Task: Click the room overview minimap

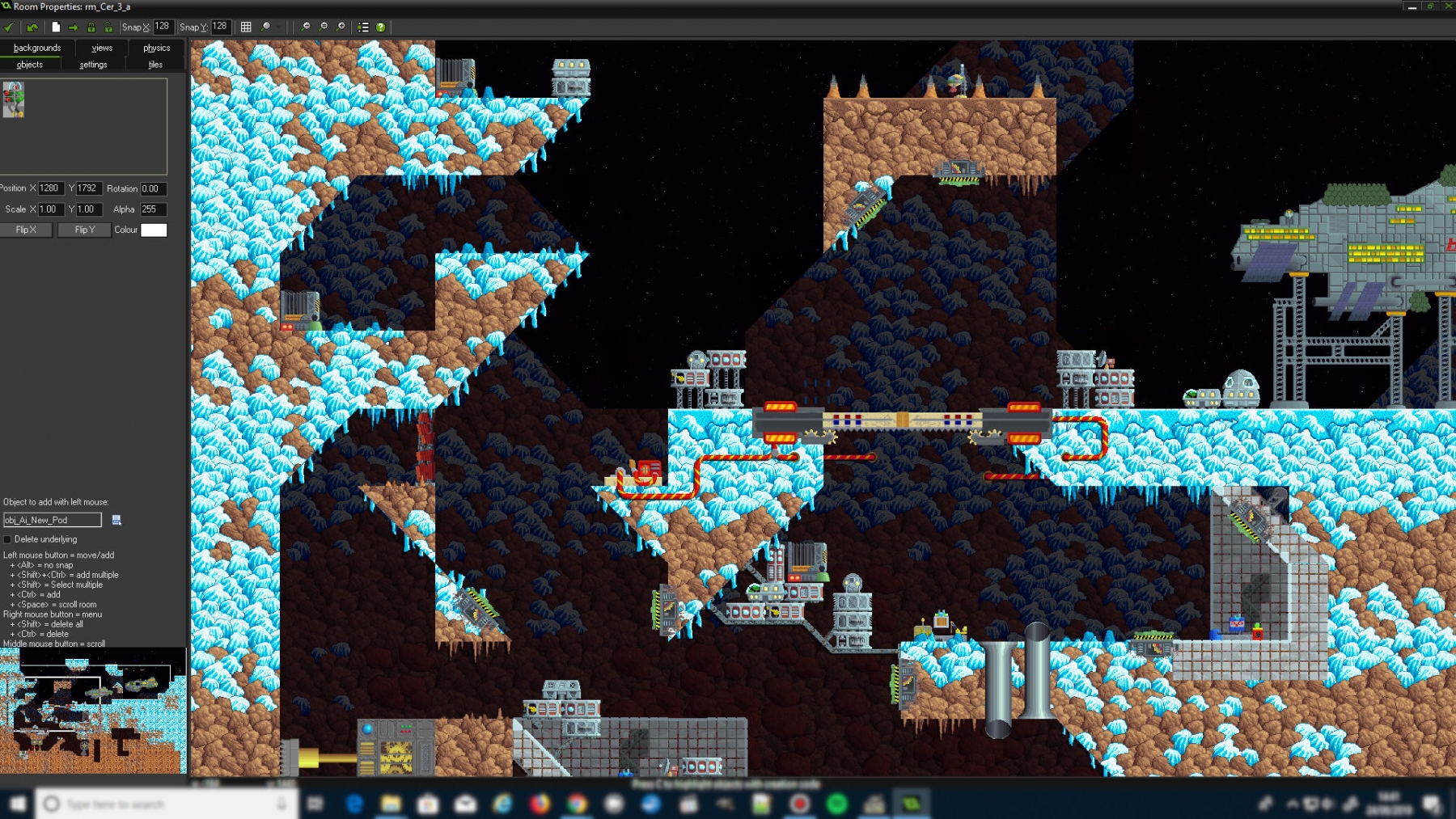Action: click(x=93, y=710)
